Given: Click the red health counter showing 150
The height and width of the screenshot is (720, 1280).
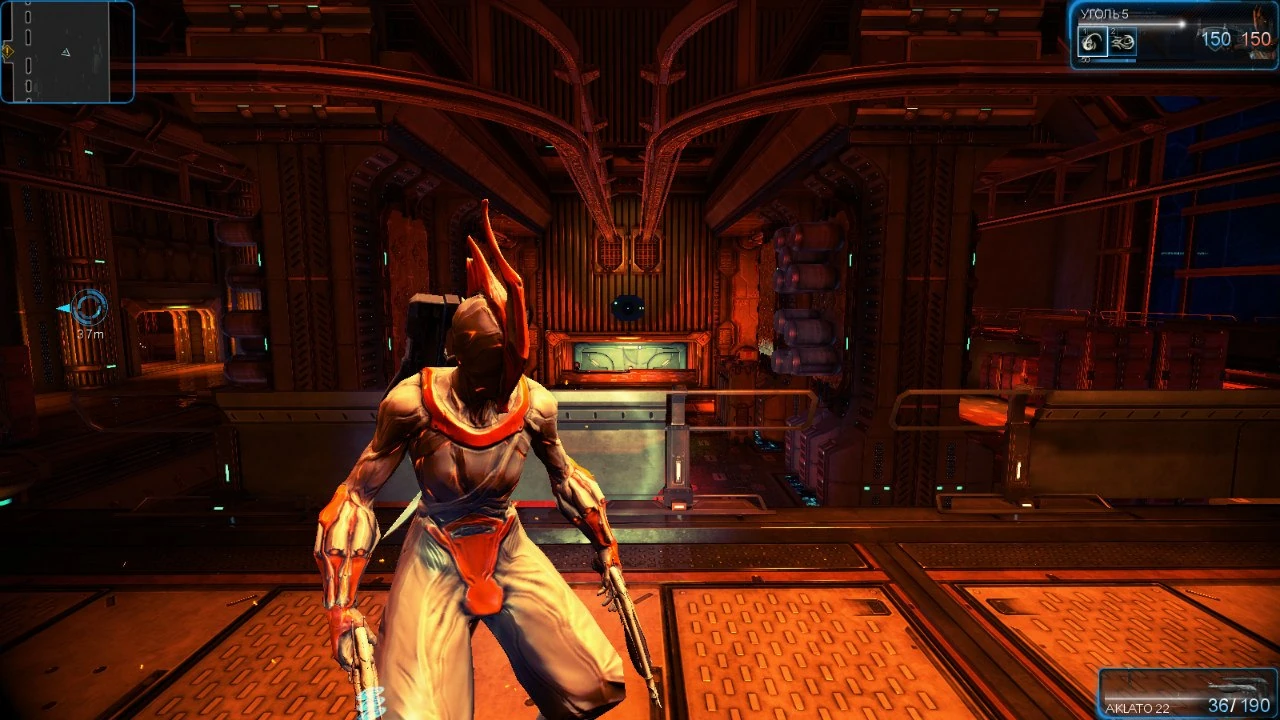Looking at the screenshot, I should (1257, 38).
